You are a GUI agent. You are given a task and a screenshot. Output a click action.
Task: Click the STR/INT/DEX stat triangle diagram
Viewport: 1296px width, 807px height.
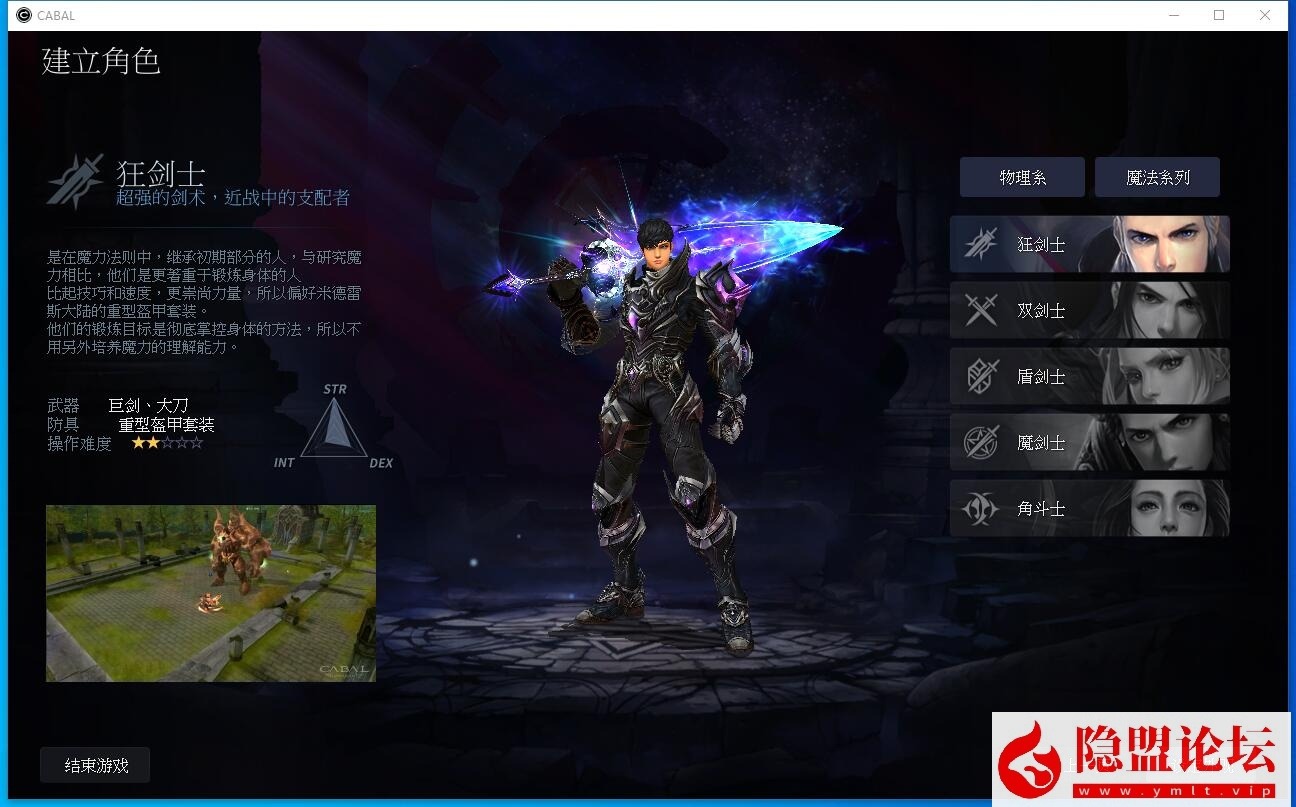pyautogui.click(x=335, y=428)
